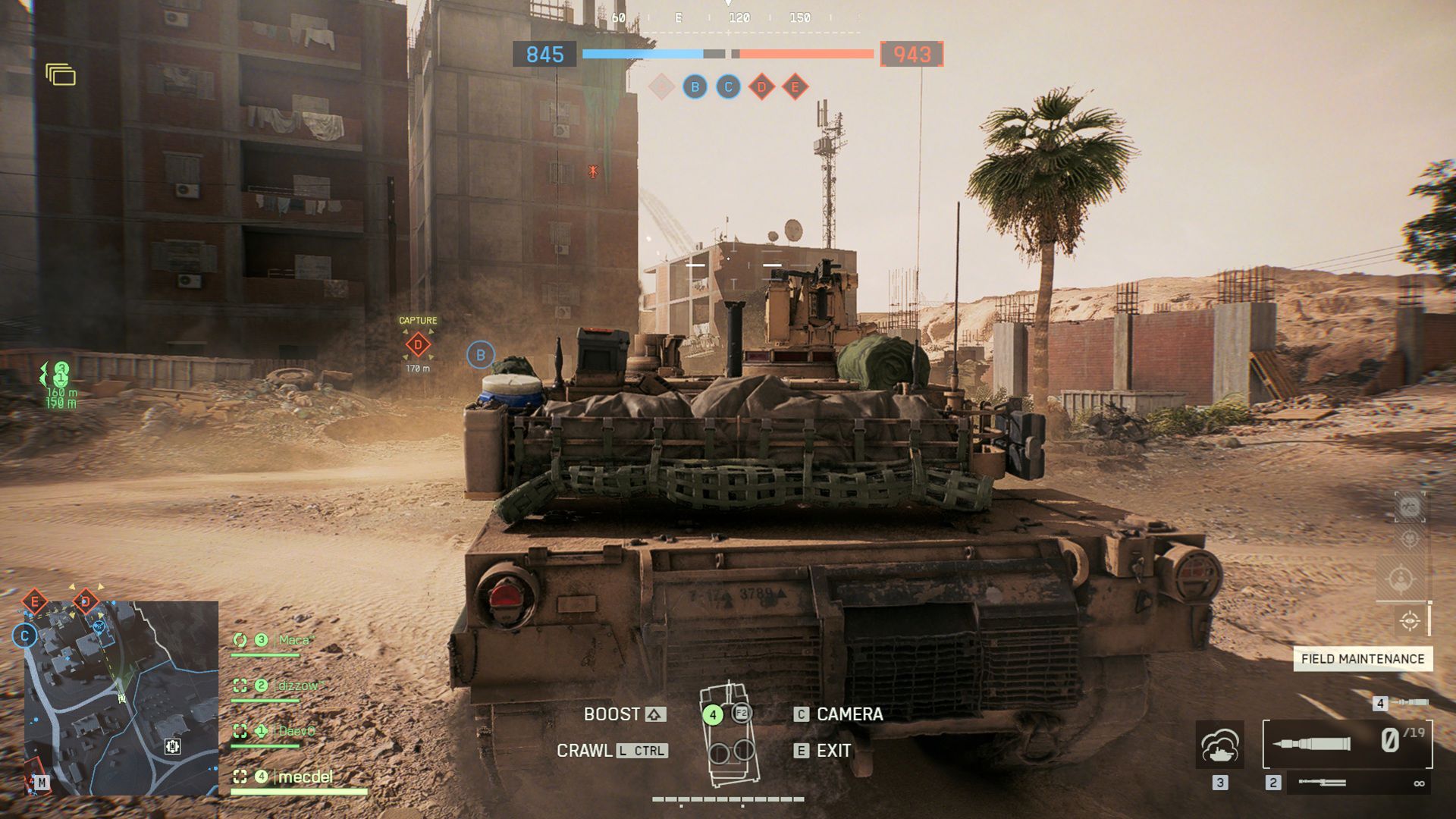This screenshot has width=1456, height=819.
Task: Click the C flag marker on the minimap
Action: [x=25, y=635]
